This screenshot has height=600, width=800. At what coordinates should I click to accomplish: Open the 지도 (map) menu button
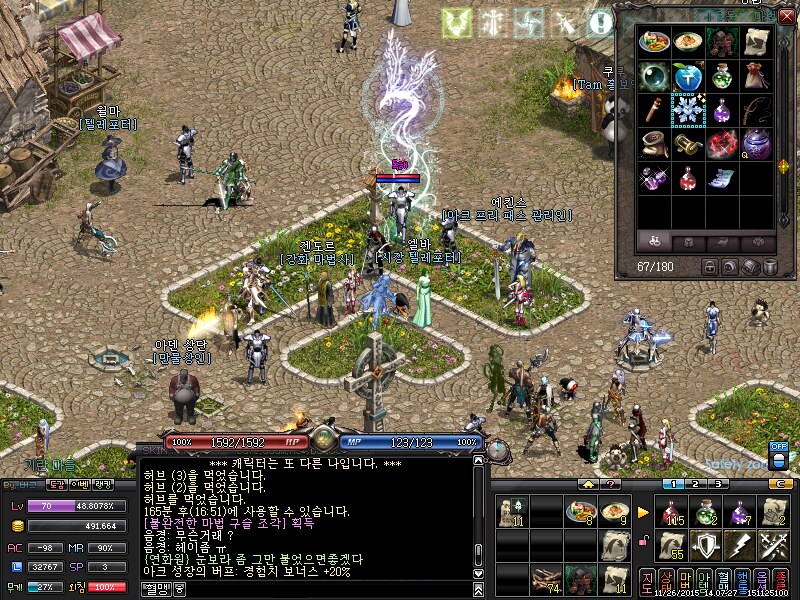pyautogui.click(x=647, y=581)
